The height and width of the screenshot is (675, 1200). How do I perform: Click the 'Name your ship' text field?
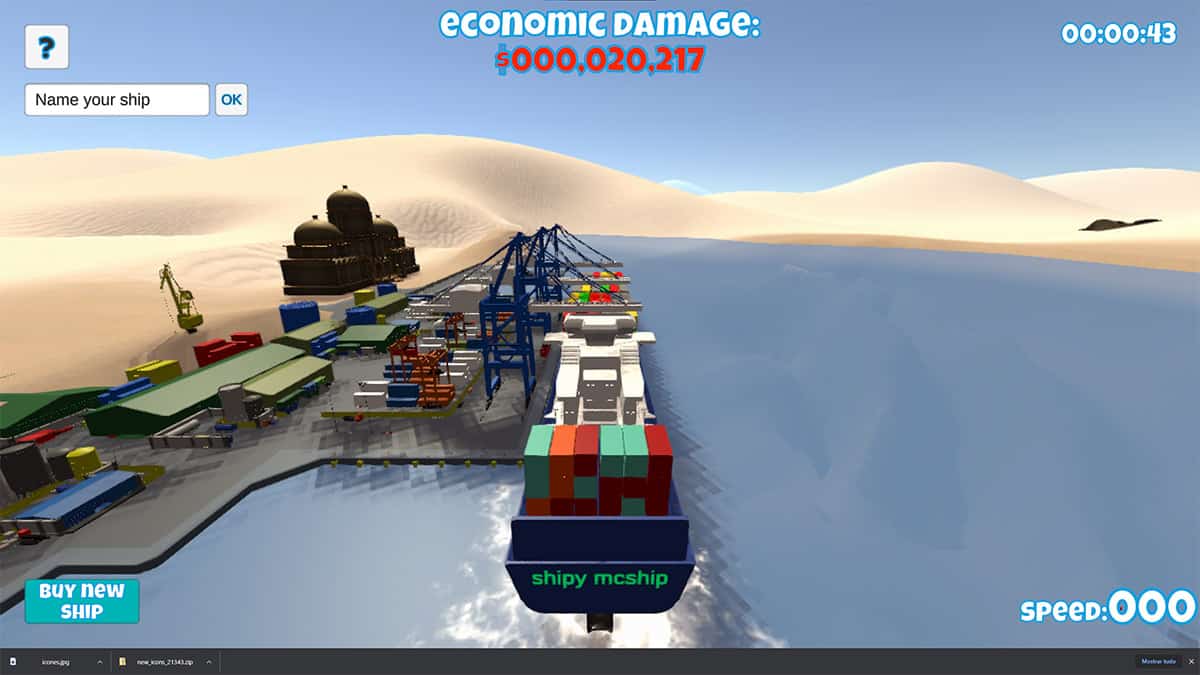click(117, 100)
